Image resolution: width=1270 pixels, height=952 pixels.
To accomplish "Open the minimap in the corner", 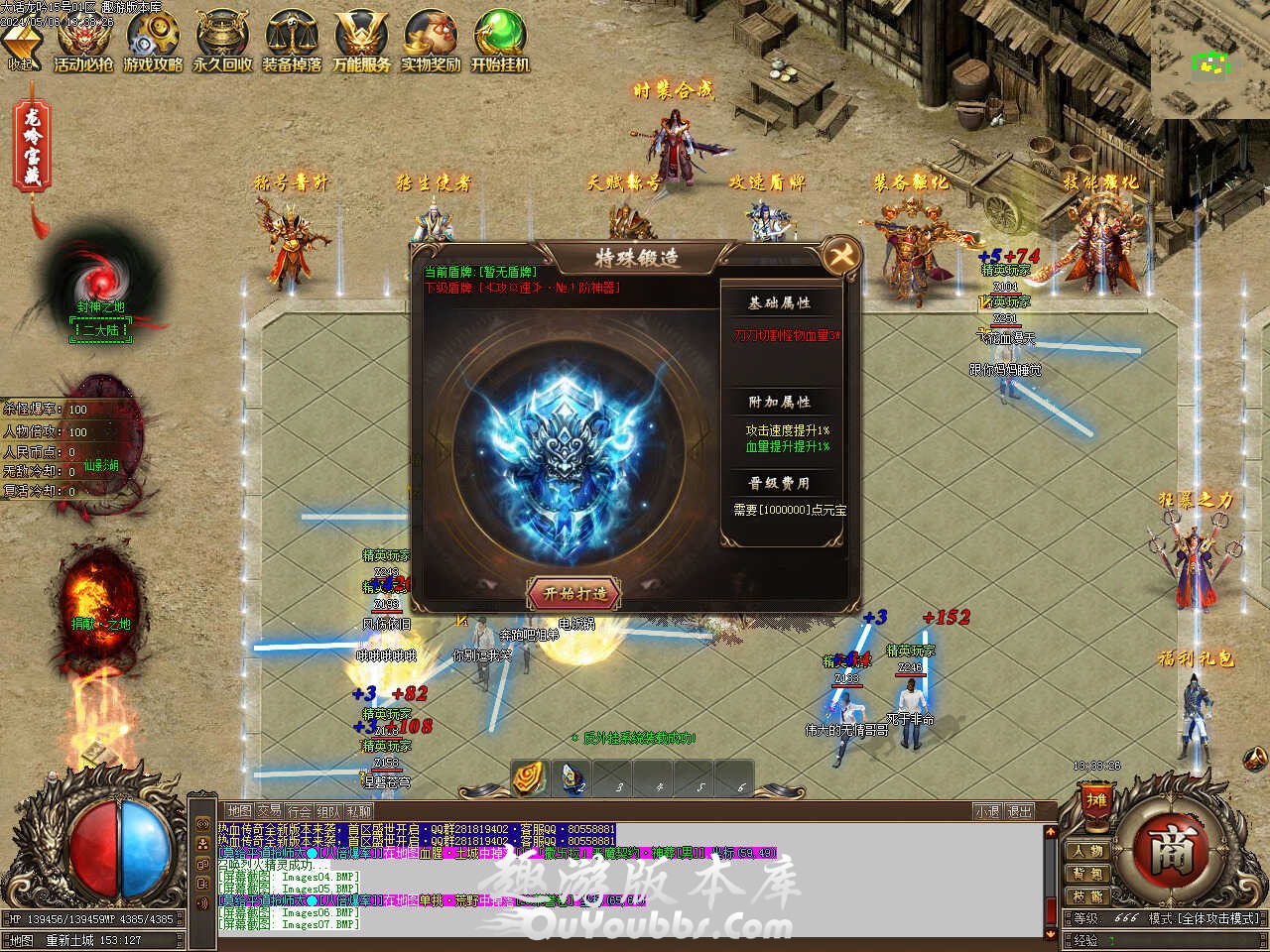I will [1209, 59].
